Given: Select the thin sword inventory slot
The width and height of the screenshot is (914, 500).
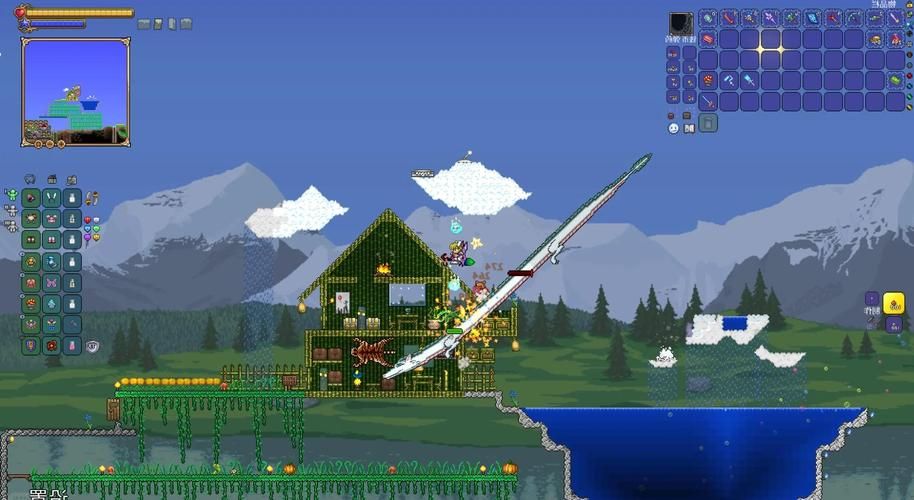Looking at the screenshot, I should (708, 101).
